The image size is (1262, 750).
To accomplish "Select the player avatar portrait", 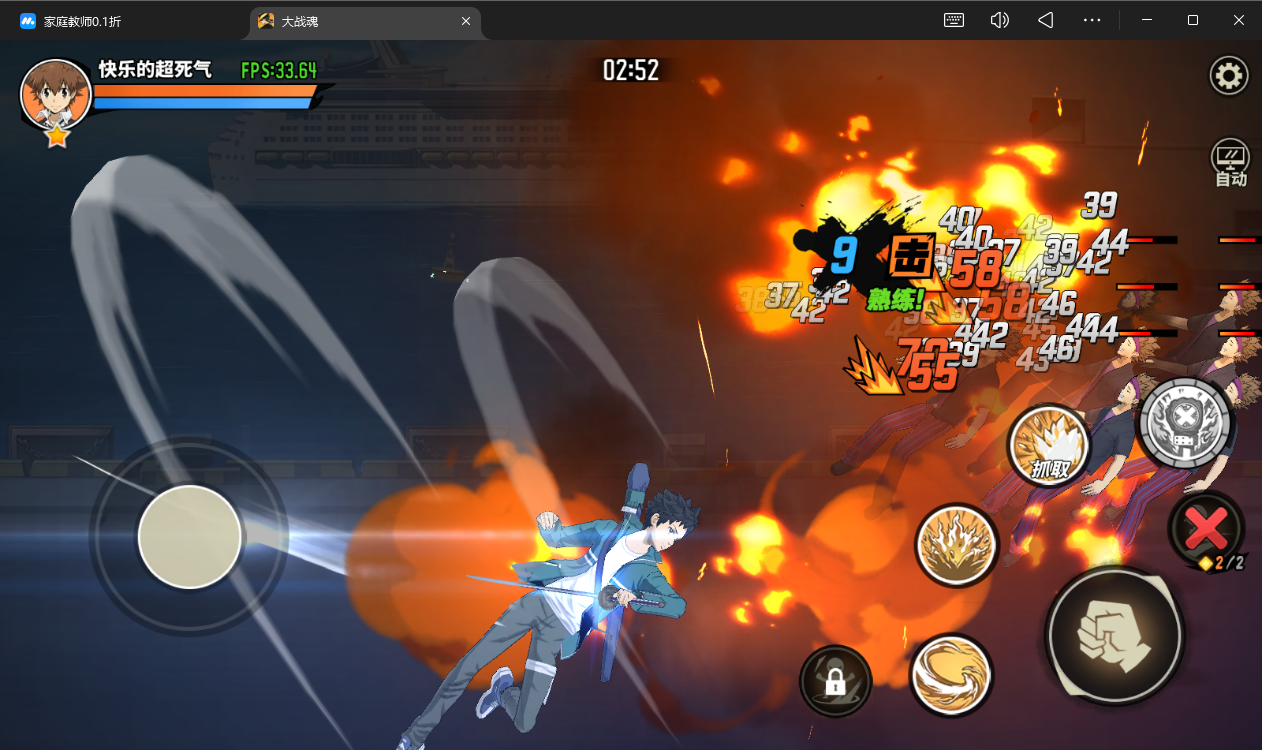I will pos(56,95).
